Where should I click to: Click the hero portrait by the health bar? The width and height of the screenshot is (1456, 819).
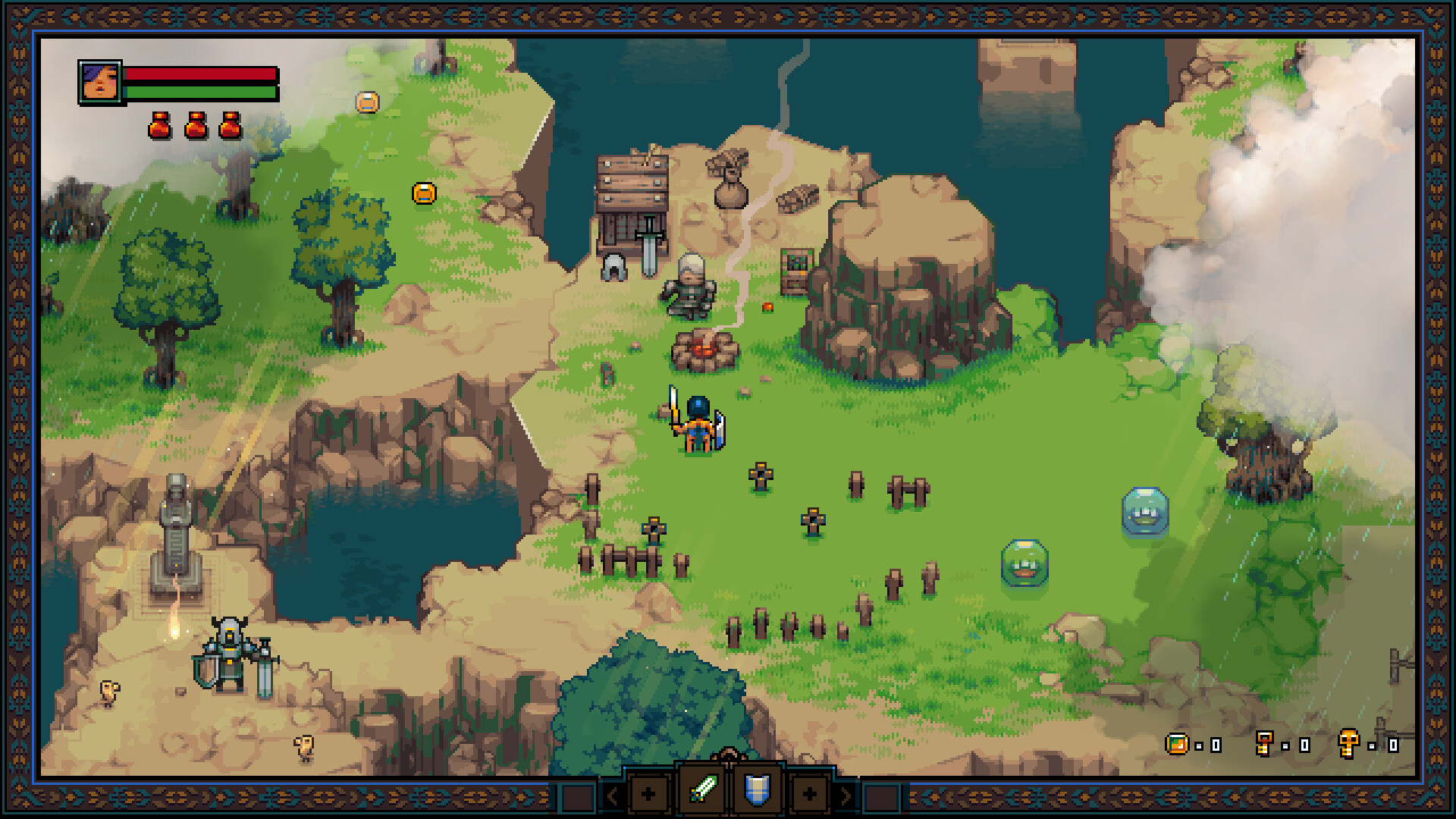100,82
